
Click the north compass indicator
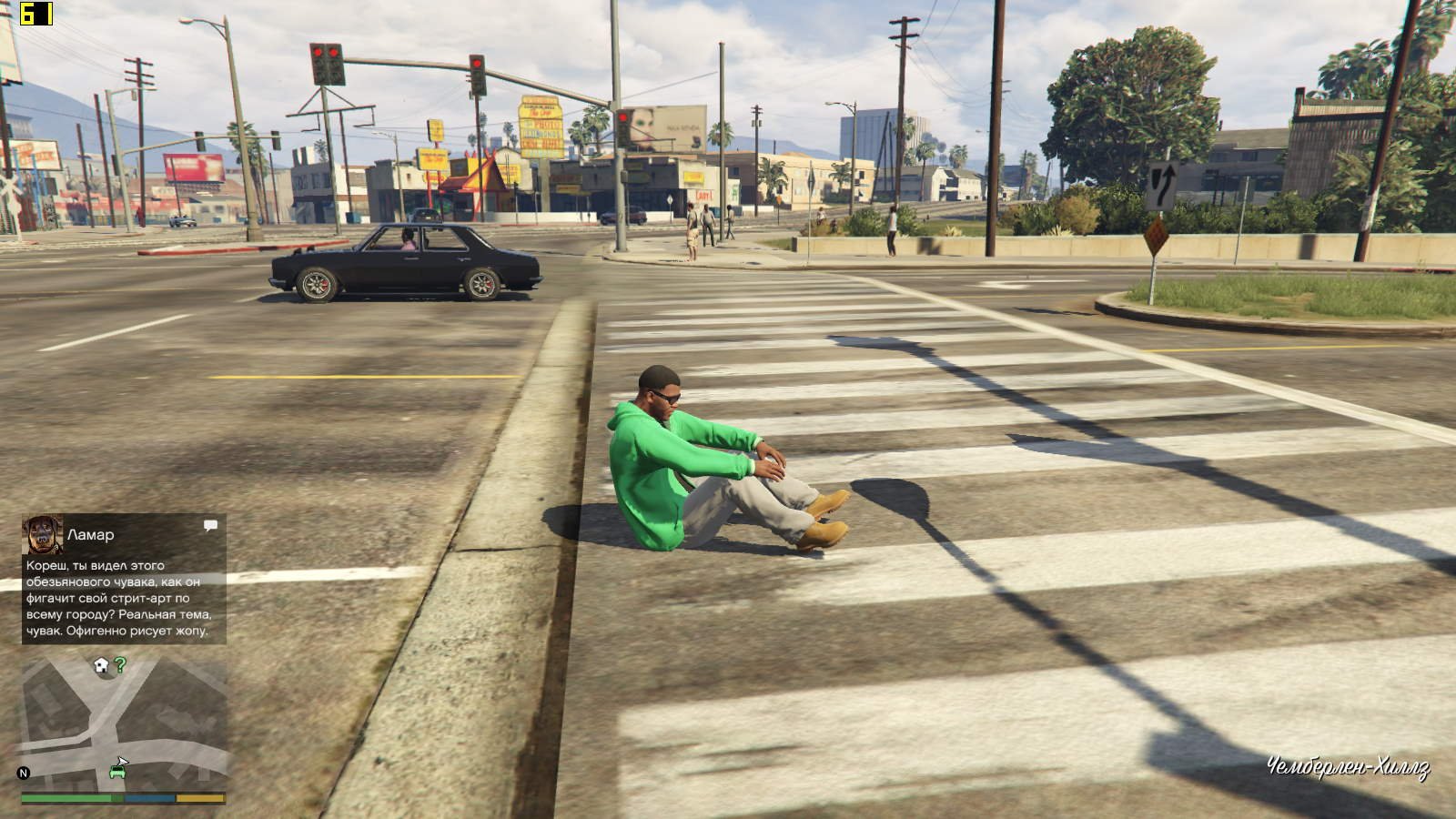point(24,773)
